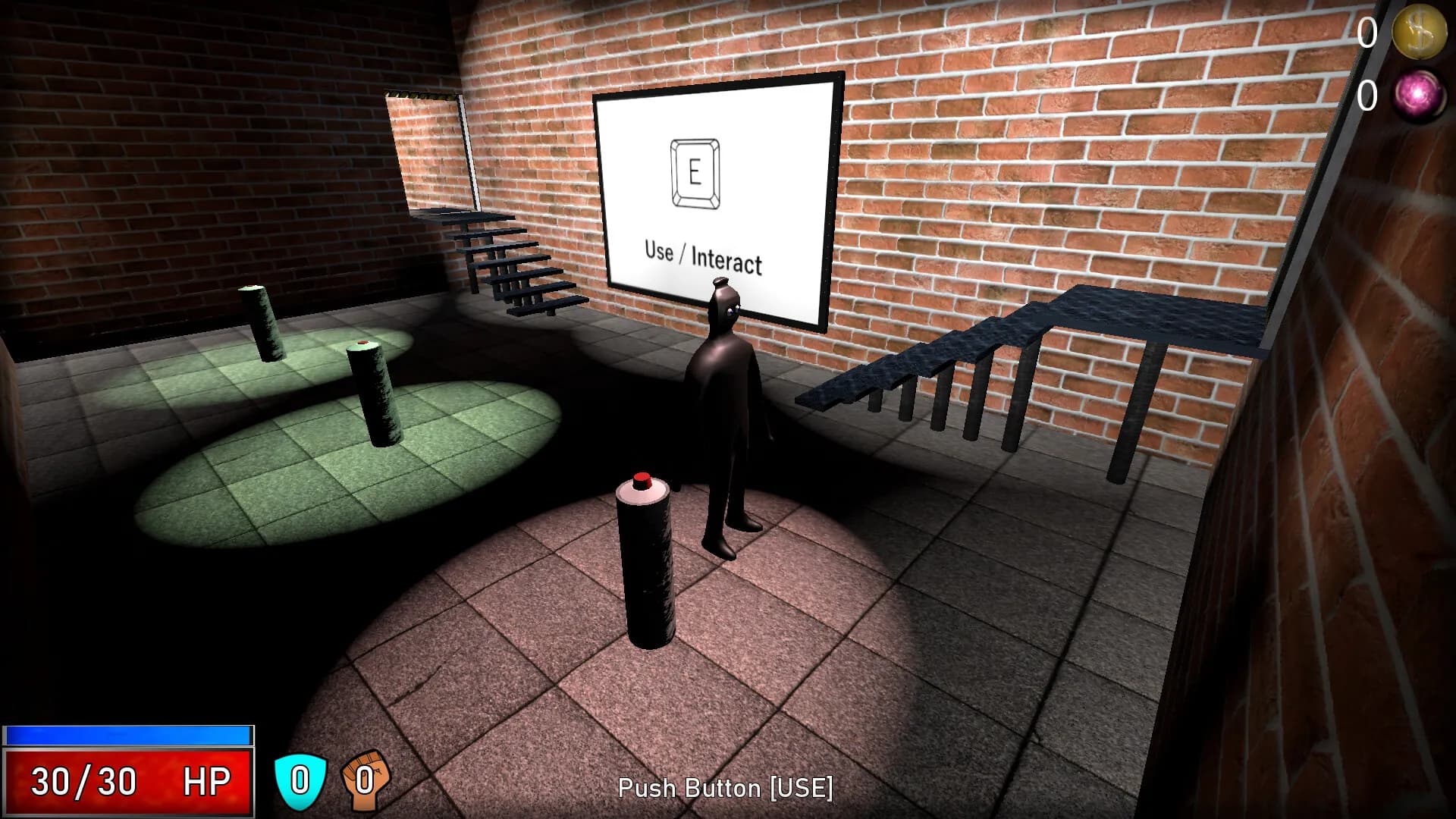Click the shield's zero counter value
This screenshot has height=819, width=1456.
pos(300,778)
